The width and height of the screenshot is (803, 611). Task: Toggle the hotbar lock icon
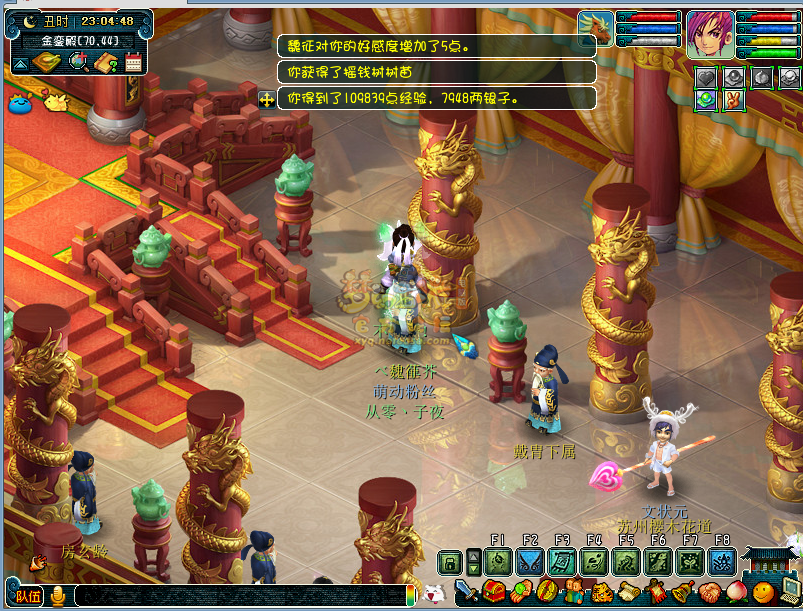(451, 562)
